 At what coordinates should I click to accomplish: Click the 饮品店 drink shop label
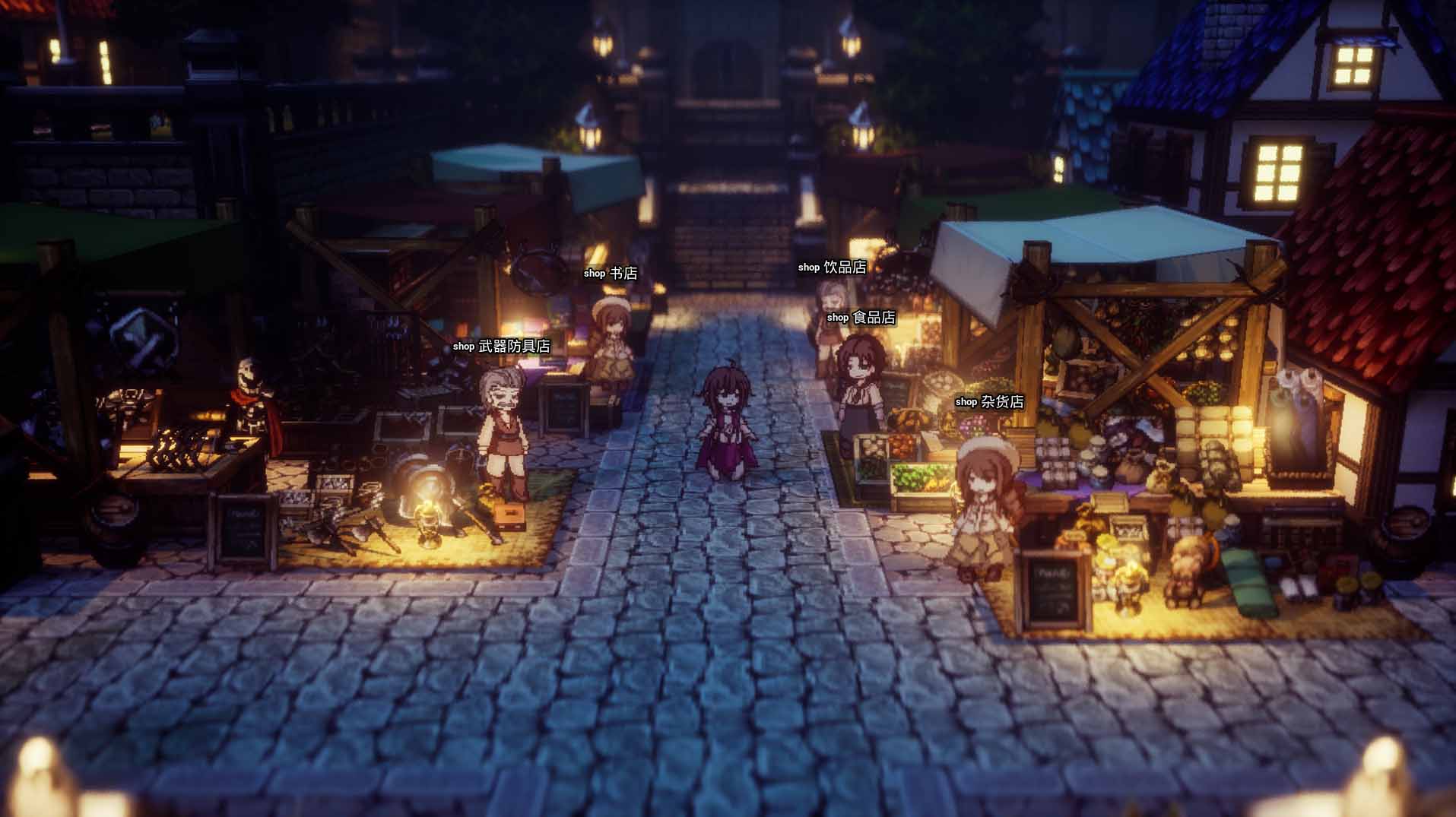833,267
